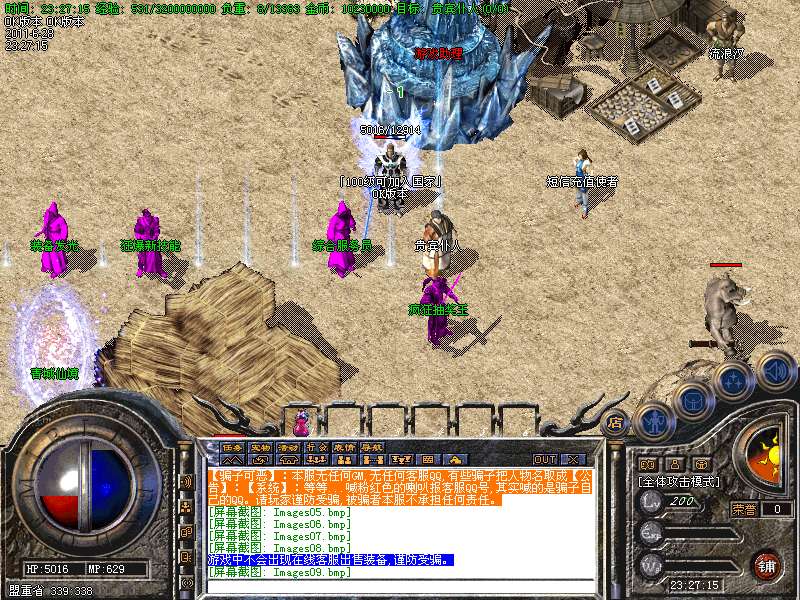Close the game with the X button
This screenshot has width=800, height=600.
click(x=575, y=459)
